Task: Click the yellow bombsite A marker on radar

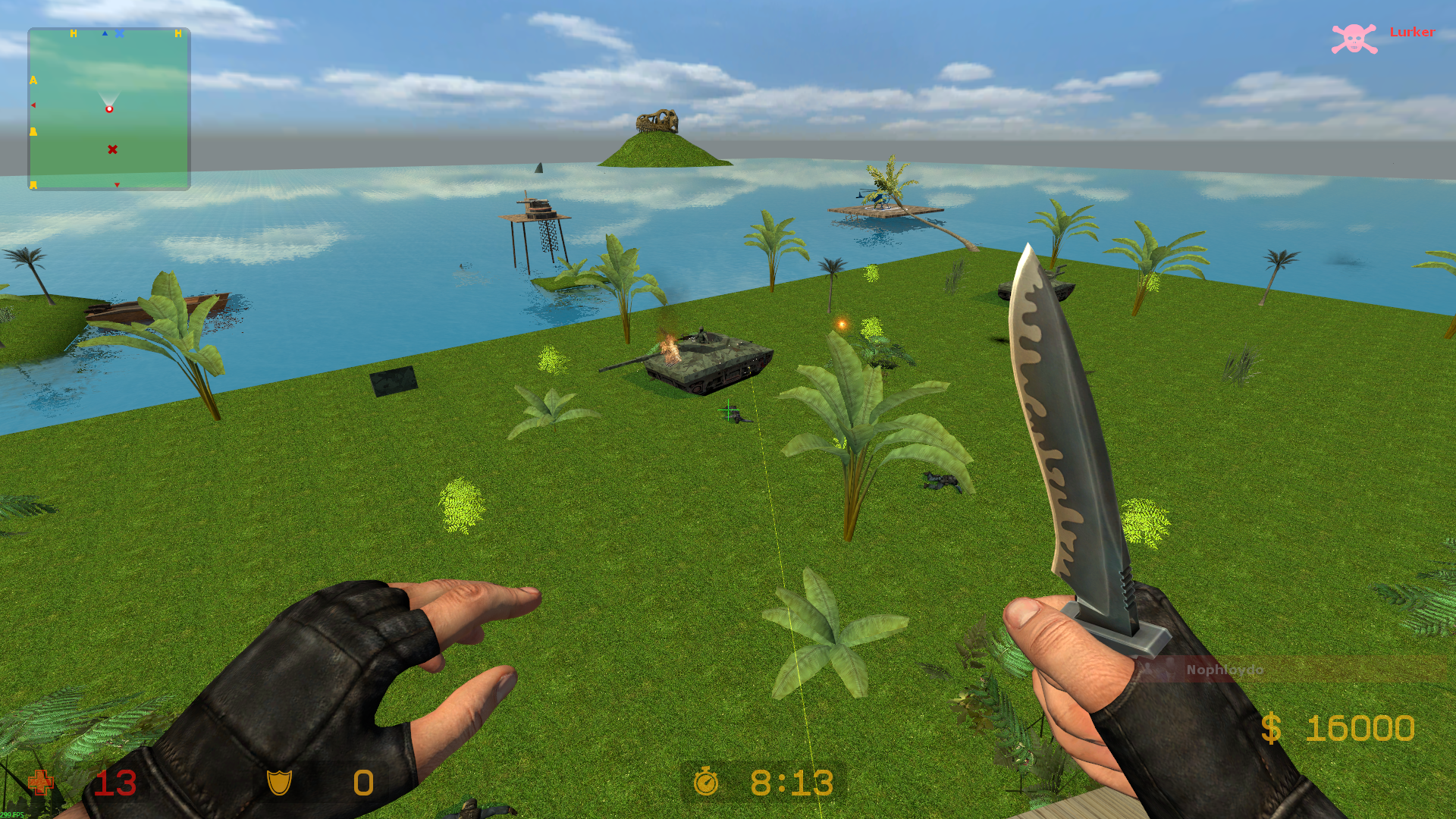Action: tap(33, 80)
